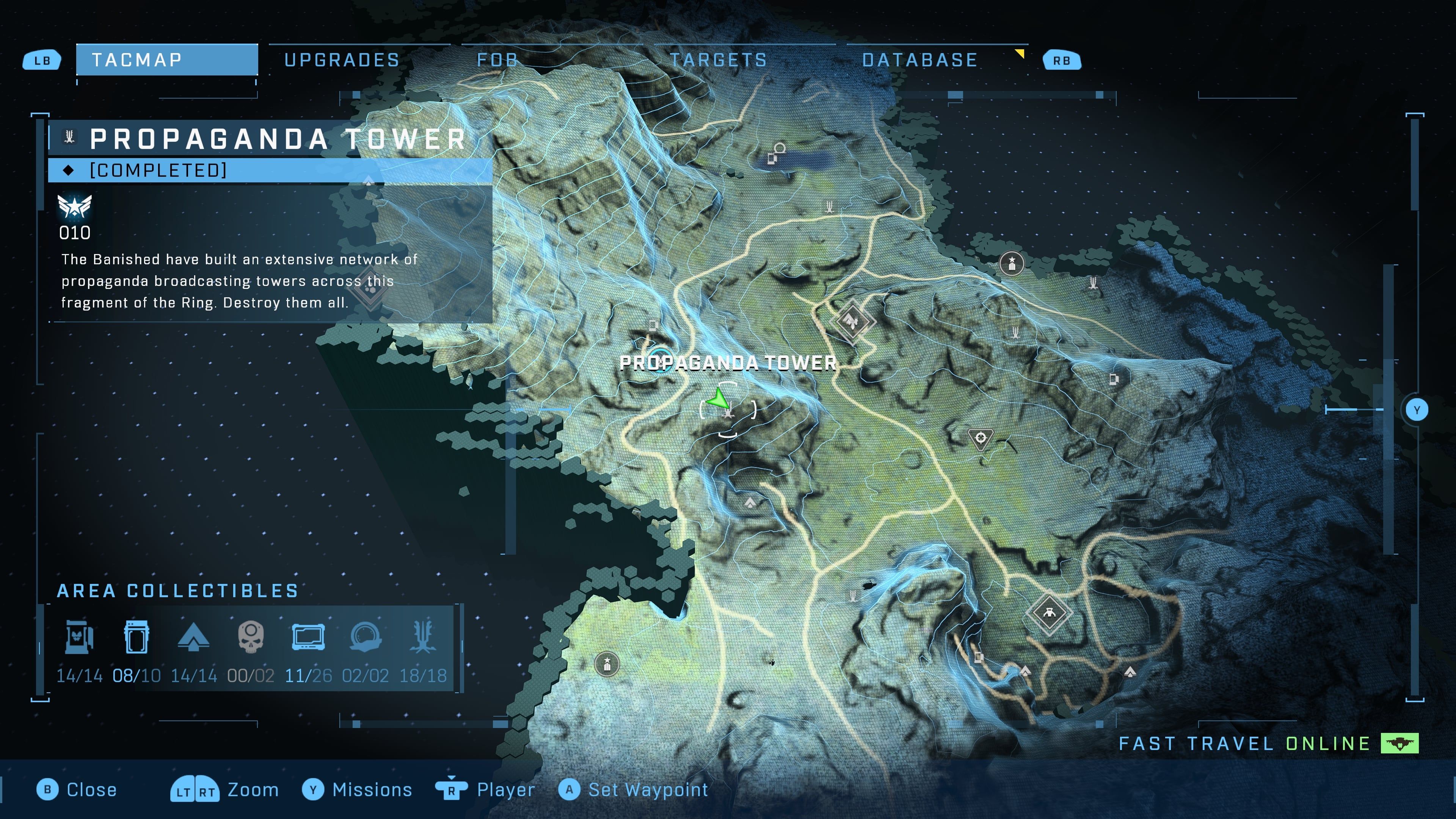
Task: Open the DATABASE tab
Action: 919,60
